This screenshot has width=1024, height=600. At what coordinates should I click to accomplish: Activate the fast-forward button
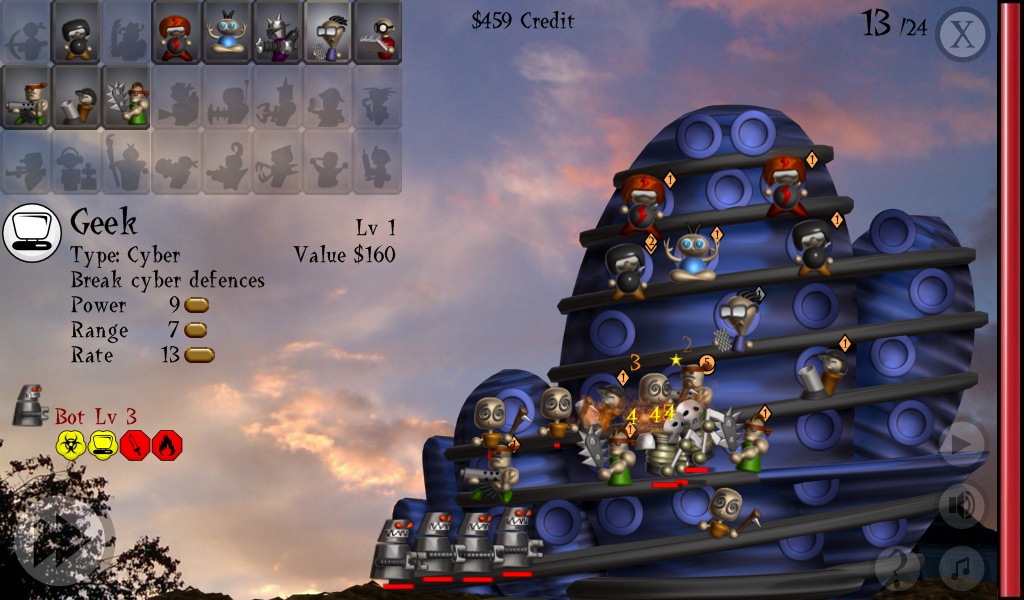click(x=58, y=542)
